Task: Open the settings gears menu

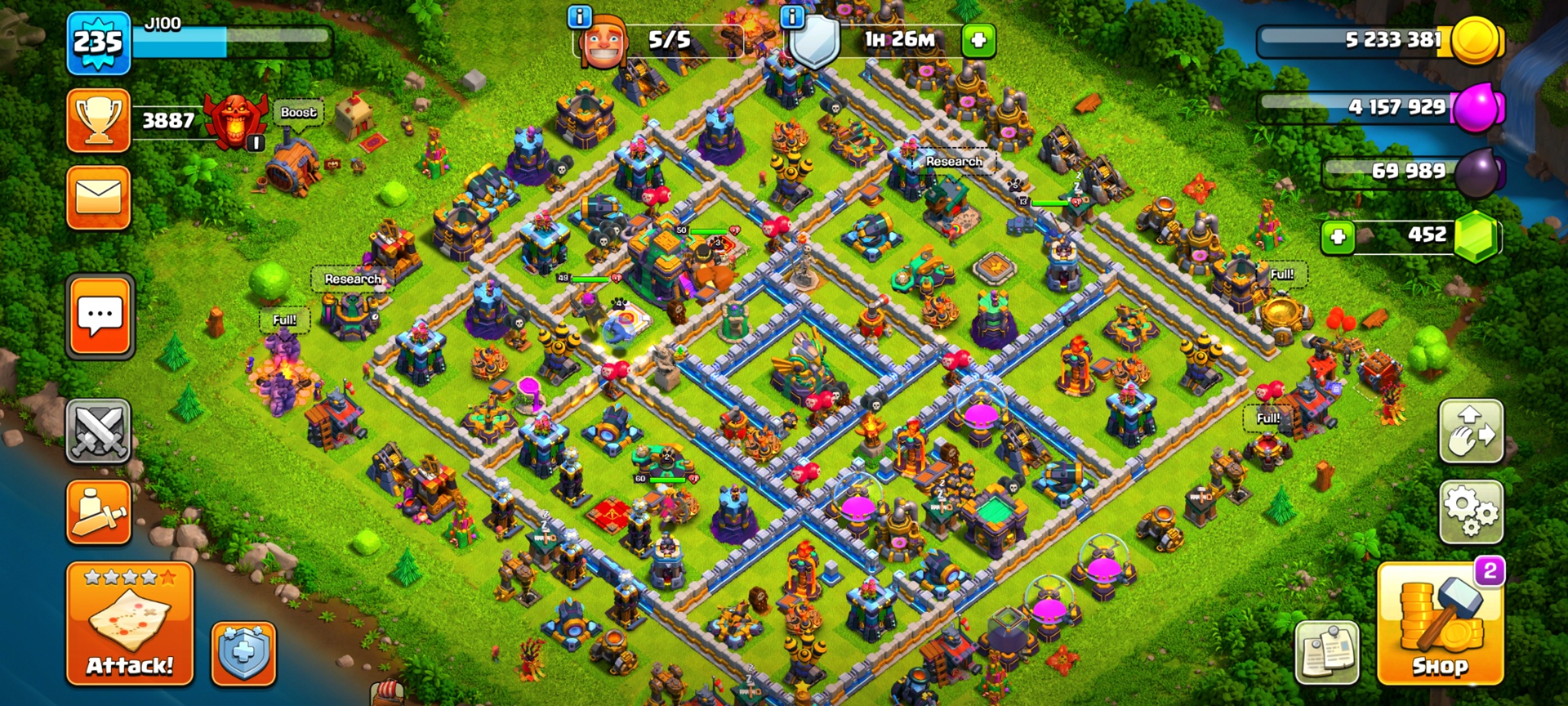Action: coord(1471,512)
